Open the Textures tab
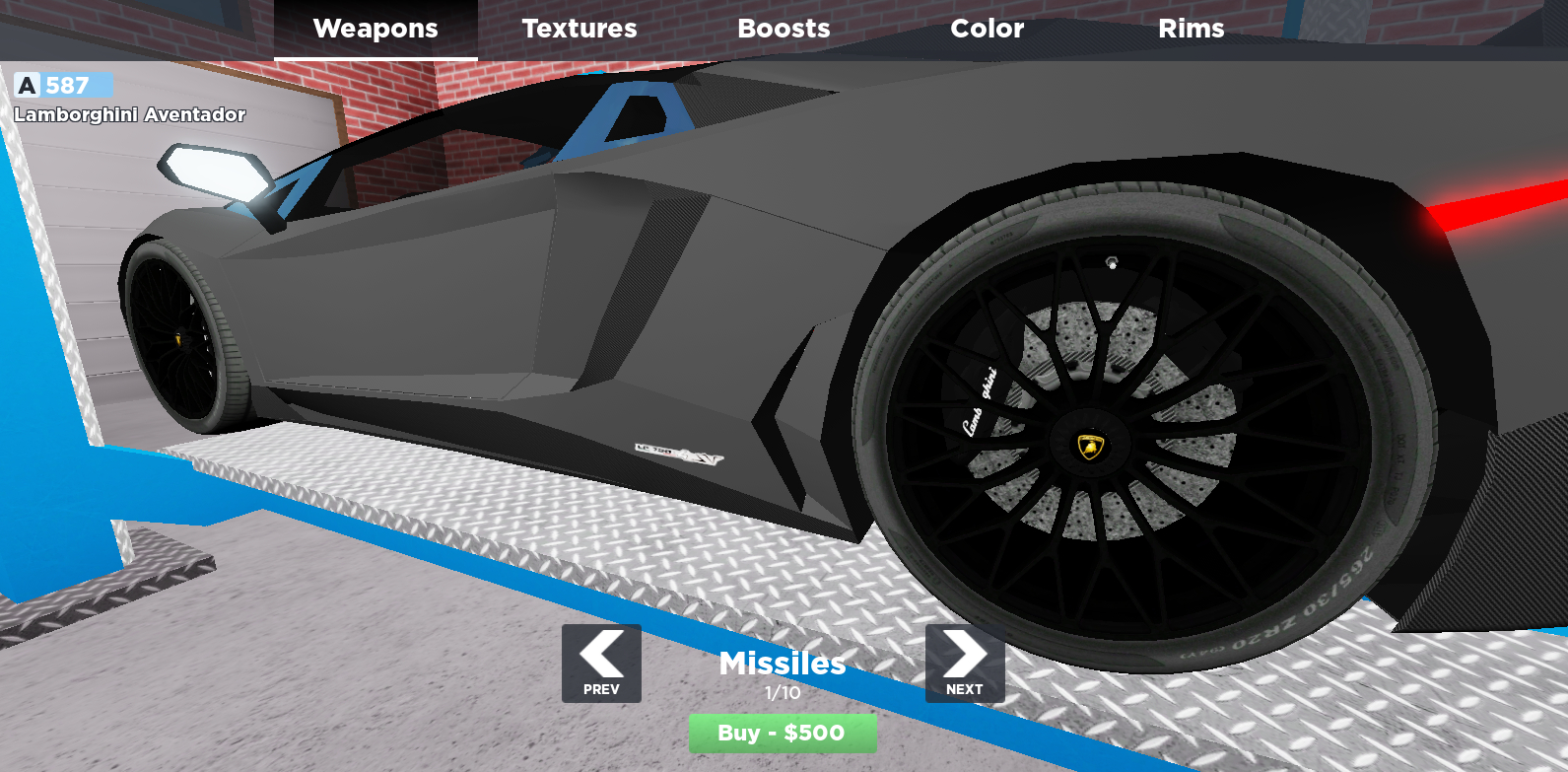Viewport: 1568px width, 772px height. pos(579,28)
